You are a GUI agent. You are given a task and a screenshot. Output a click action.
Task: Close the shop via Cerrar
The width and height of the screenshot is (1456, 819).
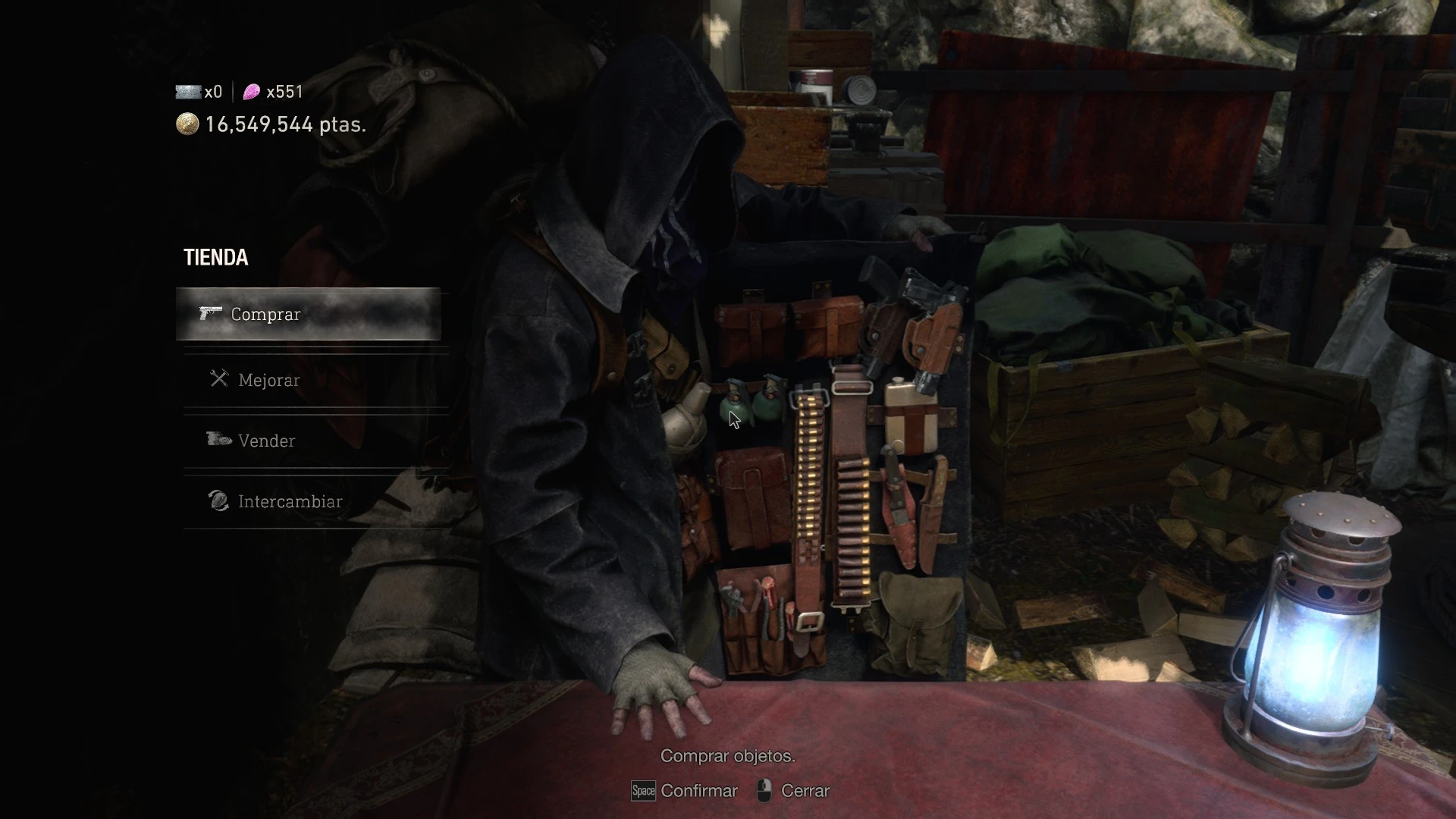[806, 790]
